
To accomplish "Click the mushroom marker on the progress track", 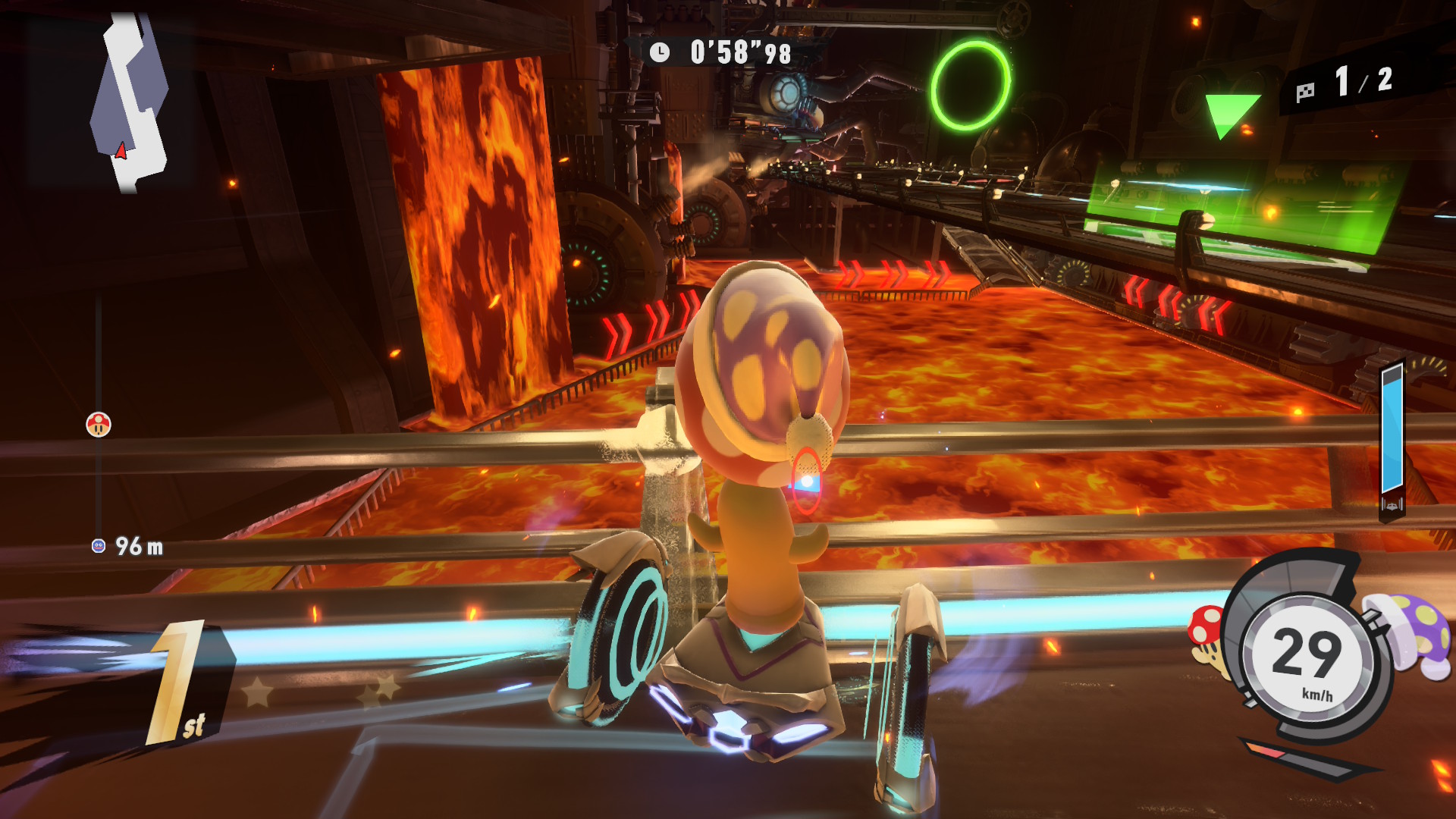I will pyautogui.click(x=99, y=425).
